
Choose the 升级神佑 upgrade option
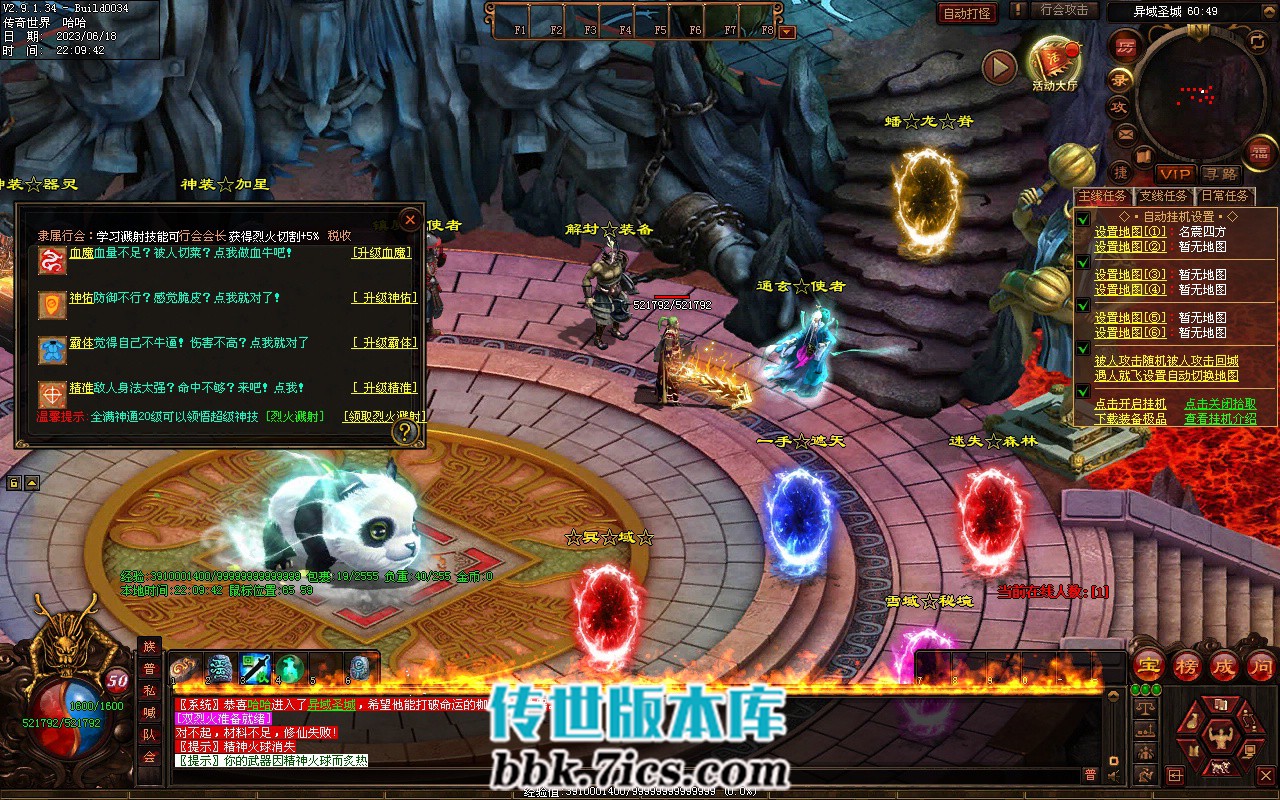[384, 298]
